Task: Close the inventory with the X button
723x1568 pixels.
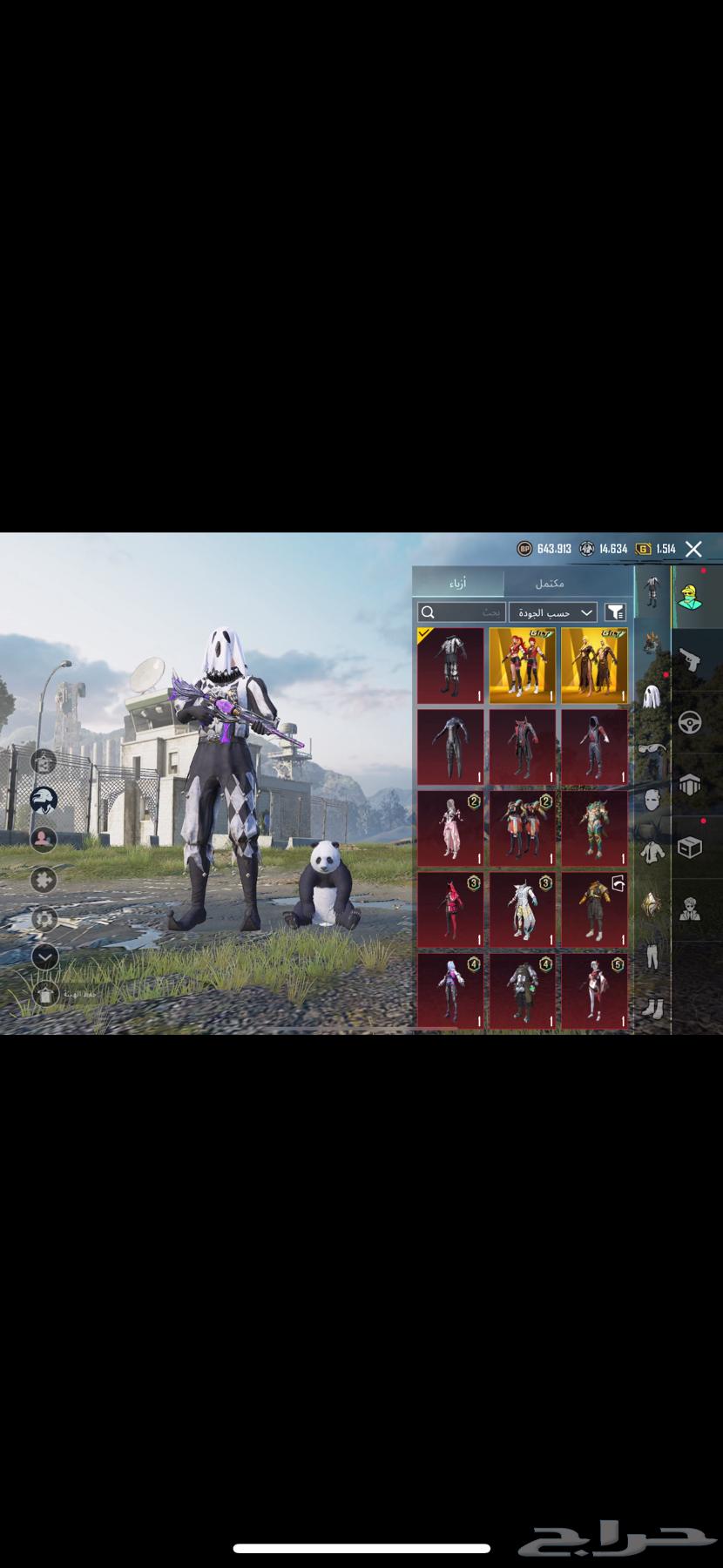Action: pyautogui.click(x=693, y=549)
